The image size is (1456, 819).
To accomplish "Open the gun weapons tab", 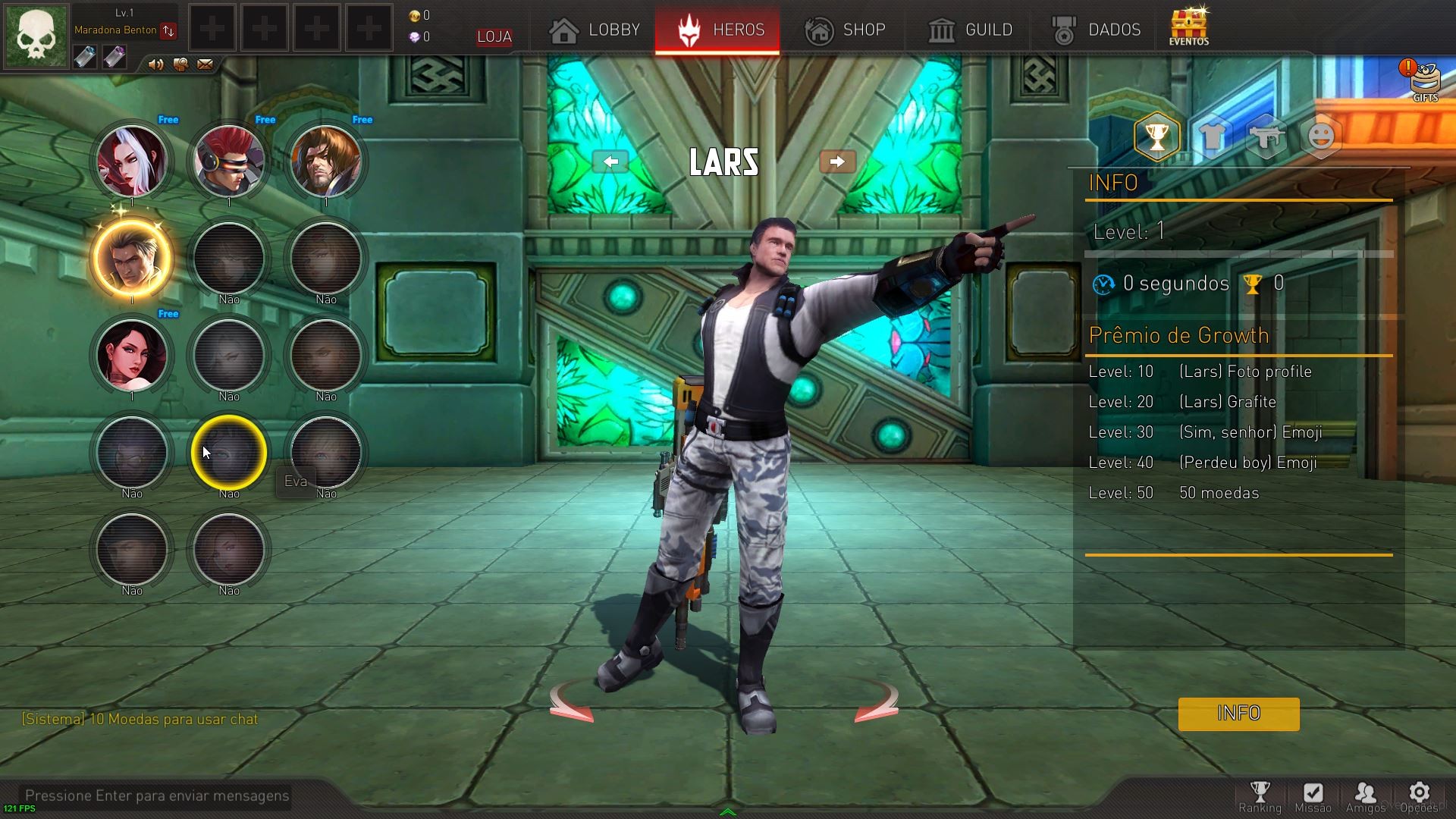I will pyautogui.click(x=1266, y=137).
